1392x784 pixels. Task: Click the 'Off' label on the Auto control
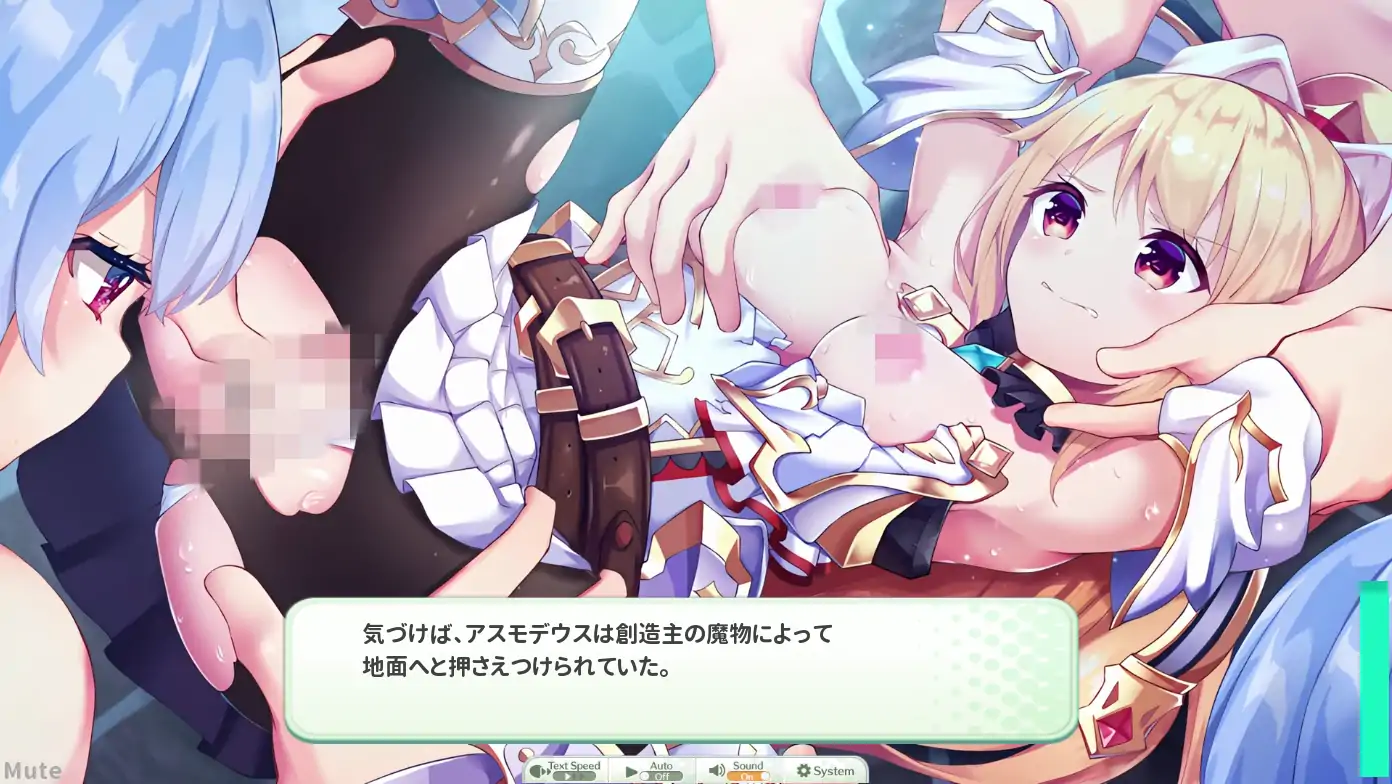tap(661, 776)
